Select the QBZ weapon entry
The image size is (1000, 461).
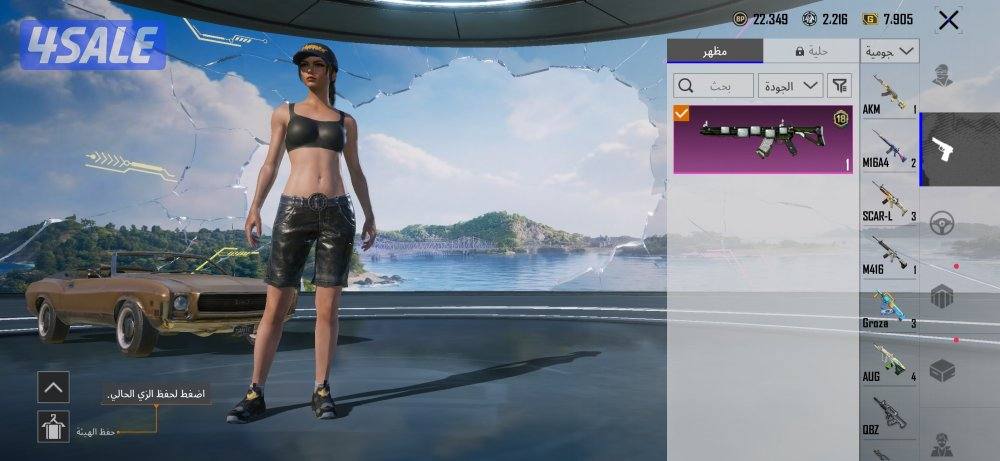coord(889,415)
